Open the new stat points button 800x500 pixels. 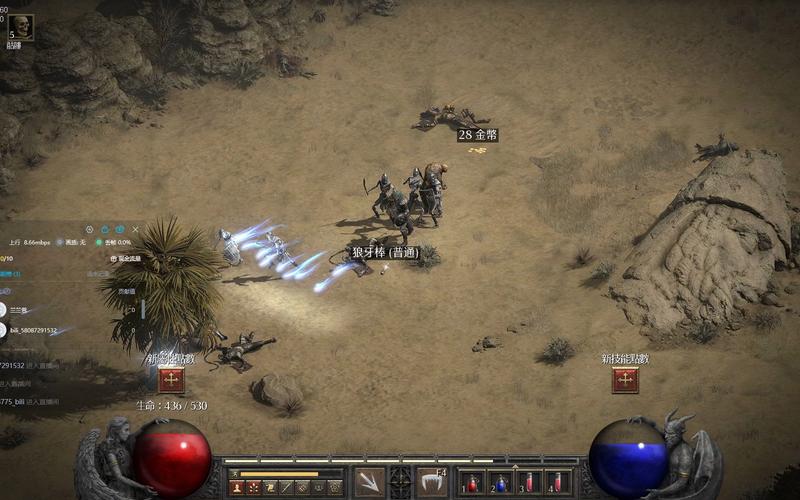(x=171, y=380)
